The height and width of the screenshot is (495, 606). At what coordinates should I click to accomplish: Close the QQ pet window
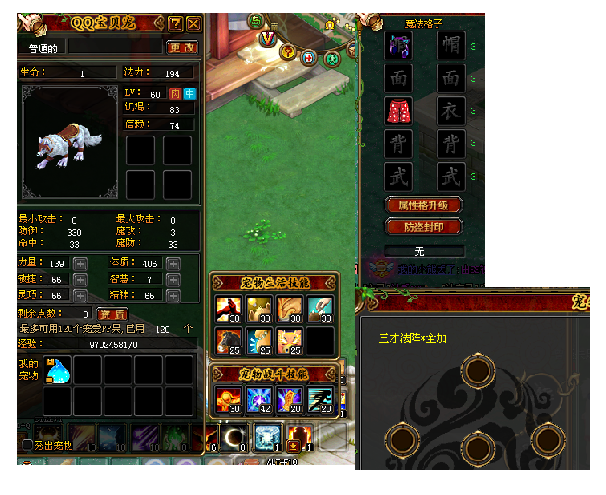pos(193,23)
